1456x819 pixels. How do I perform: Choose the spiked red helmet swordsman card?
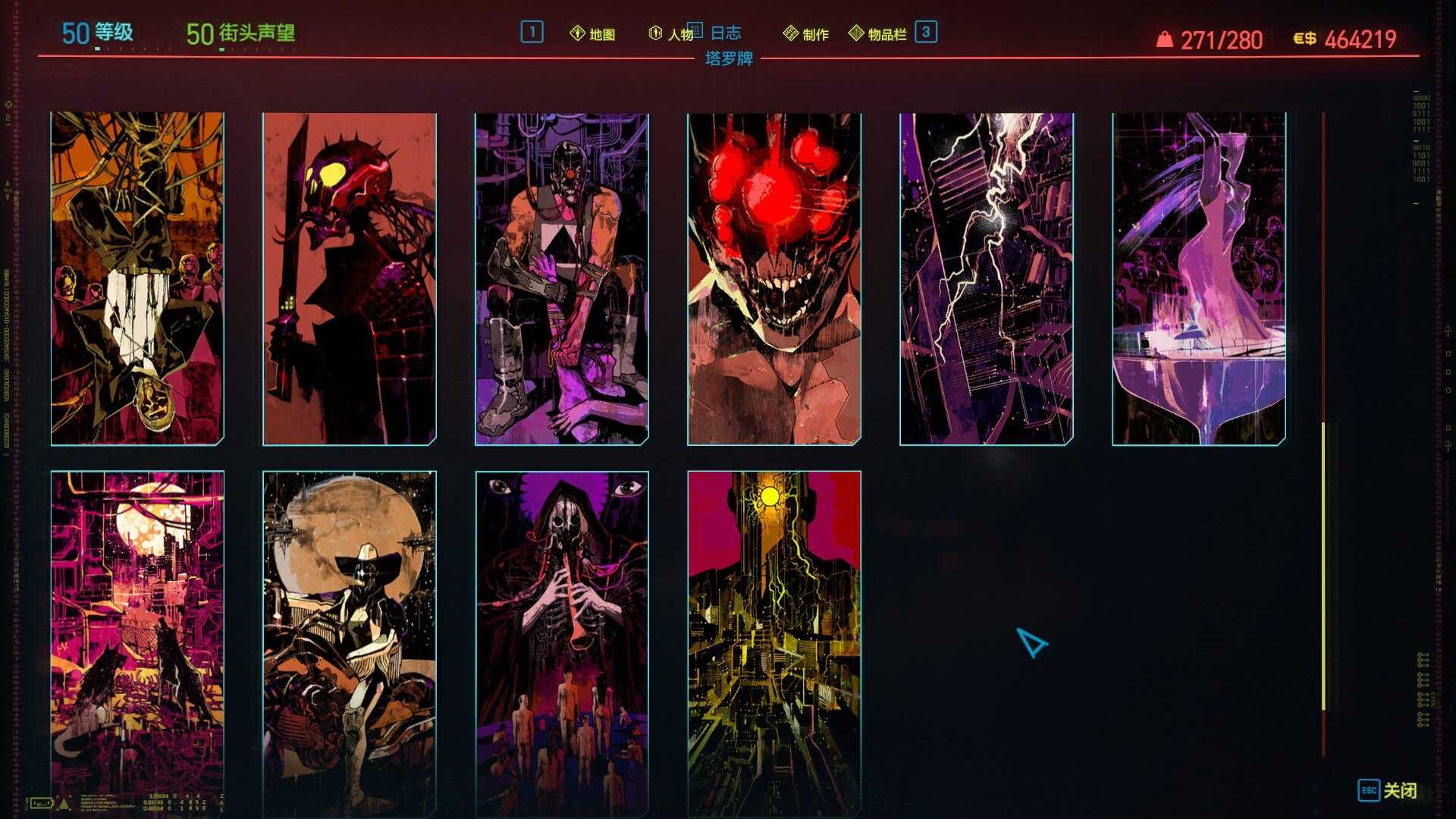350,278
